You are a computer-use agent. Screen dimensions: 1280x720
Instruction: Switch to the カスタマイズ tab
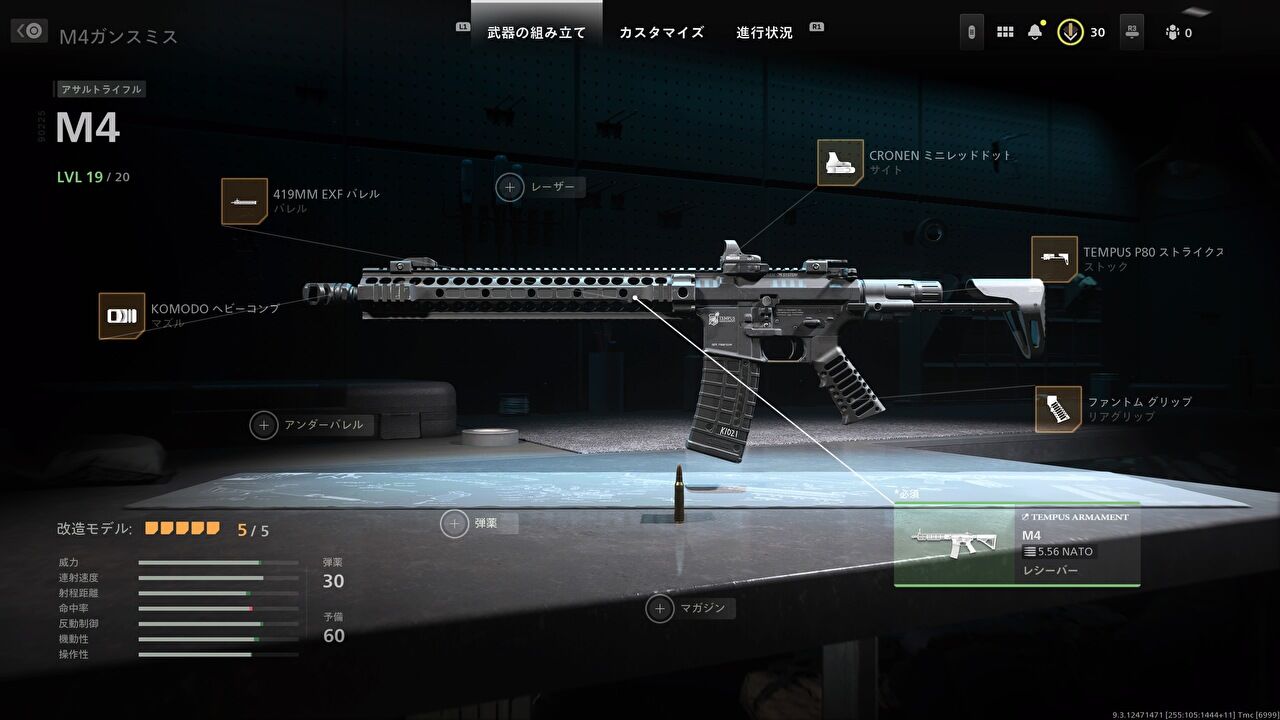tap(662, 31)
